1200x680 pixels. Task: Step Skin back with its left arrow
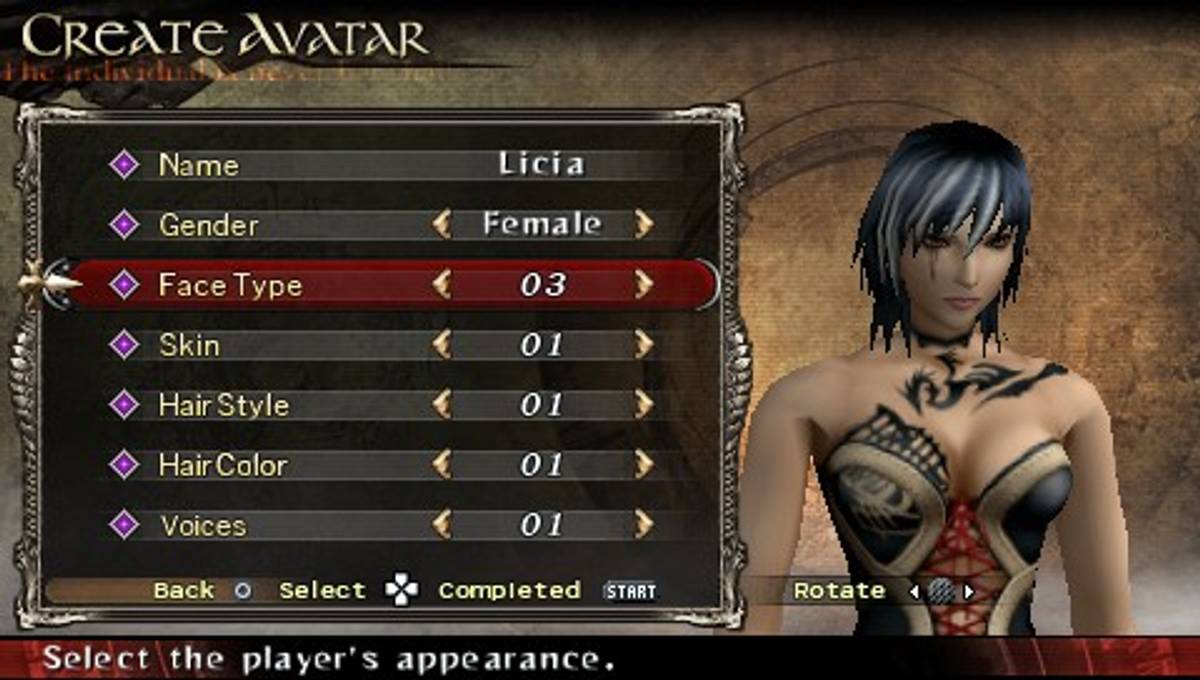click(x=441, y=345)
